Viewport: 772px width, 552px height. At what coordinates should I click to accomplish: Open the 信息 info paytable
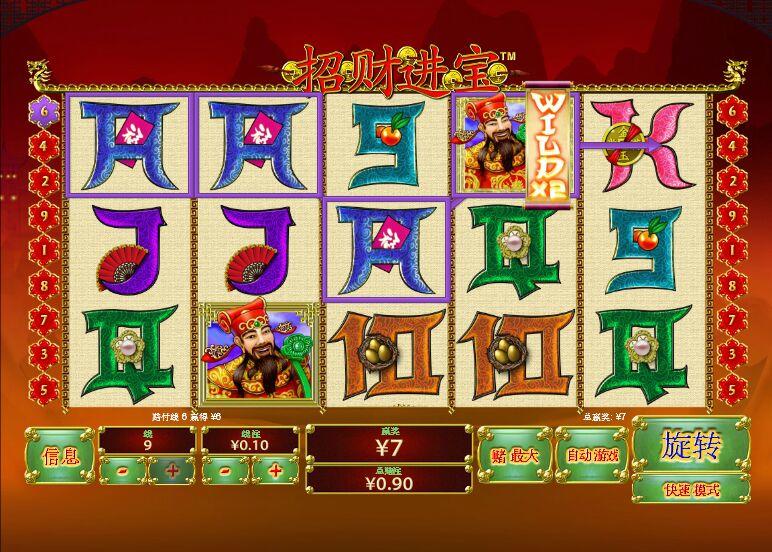(x=59, y=456)
